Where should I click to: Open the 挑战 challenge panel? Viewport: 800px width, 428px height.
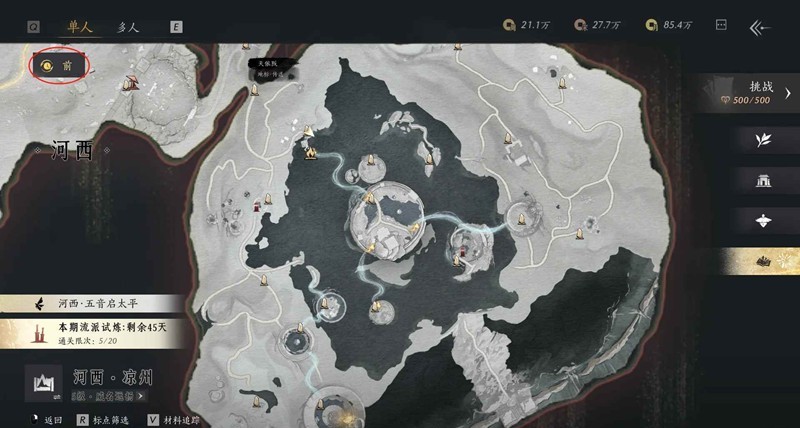(x=758, y=93)
